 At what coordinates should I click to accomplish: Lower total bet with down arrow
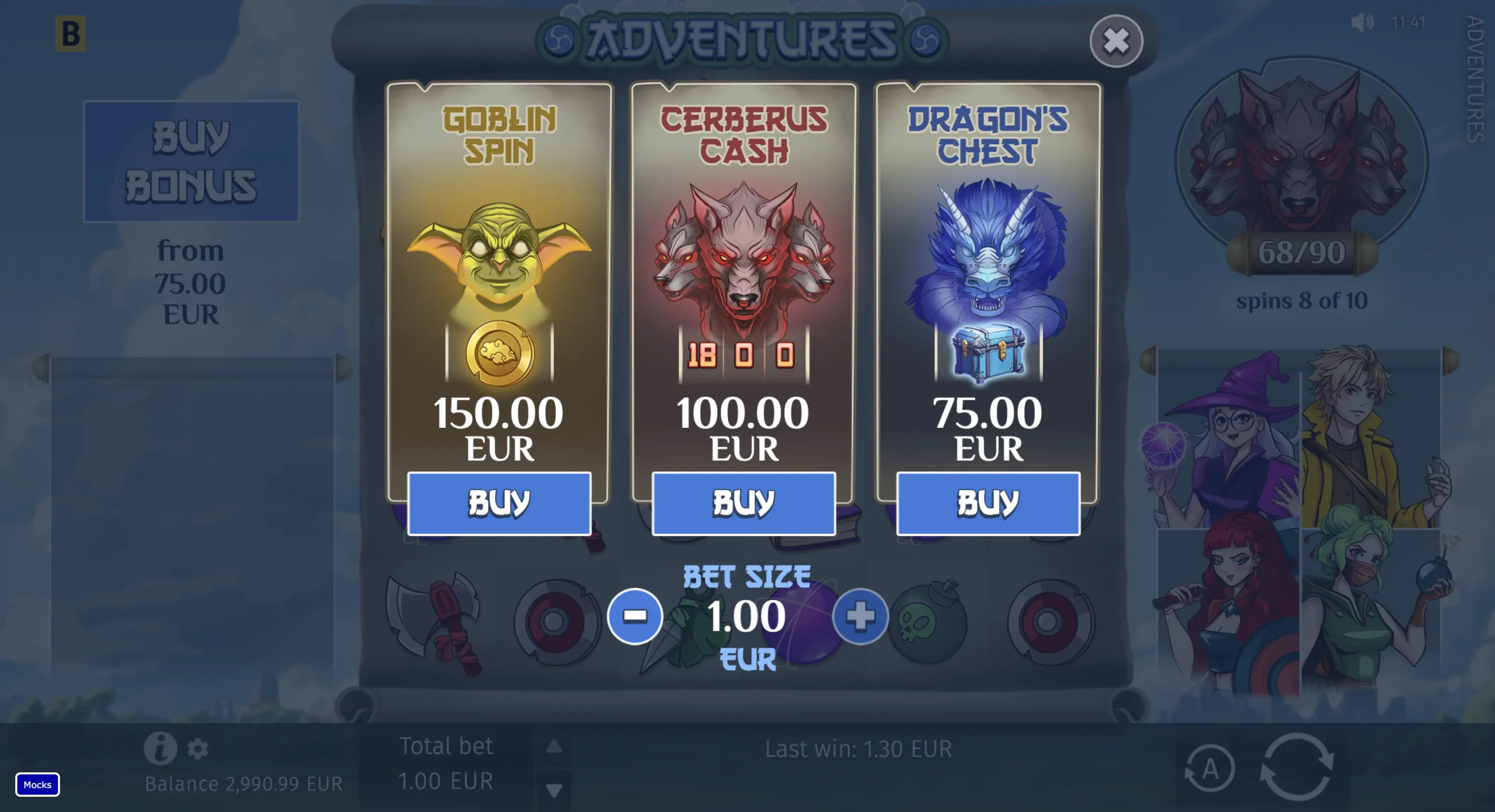554,790
